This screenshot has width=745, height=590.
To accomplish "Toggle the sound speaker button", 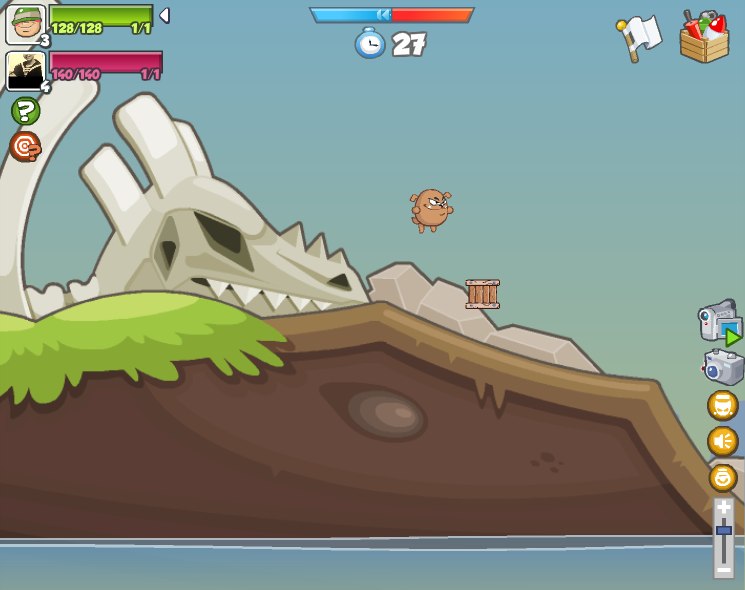I will (722, 441).
